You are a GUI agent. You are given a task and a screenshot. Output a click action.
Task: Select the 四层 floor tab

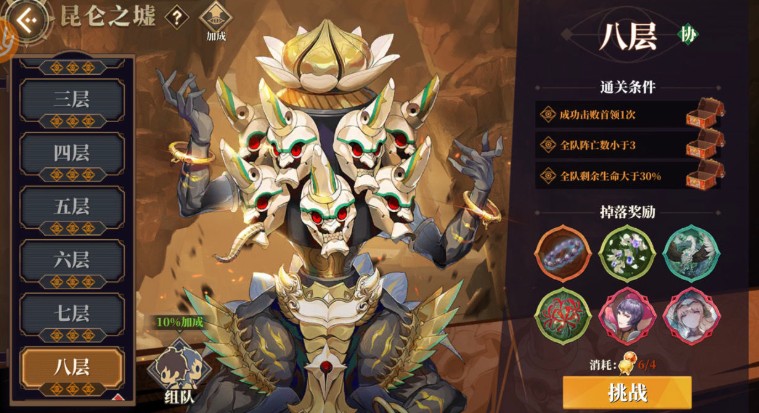point(72,154)
